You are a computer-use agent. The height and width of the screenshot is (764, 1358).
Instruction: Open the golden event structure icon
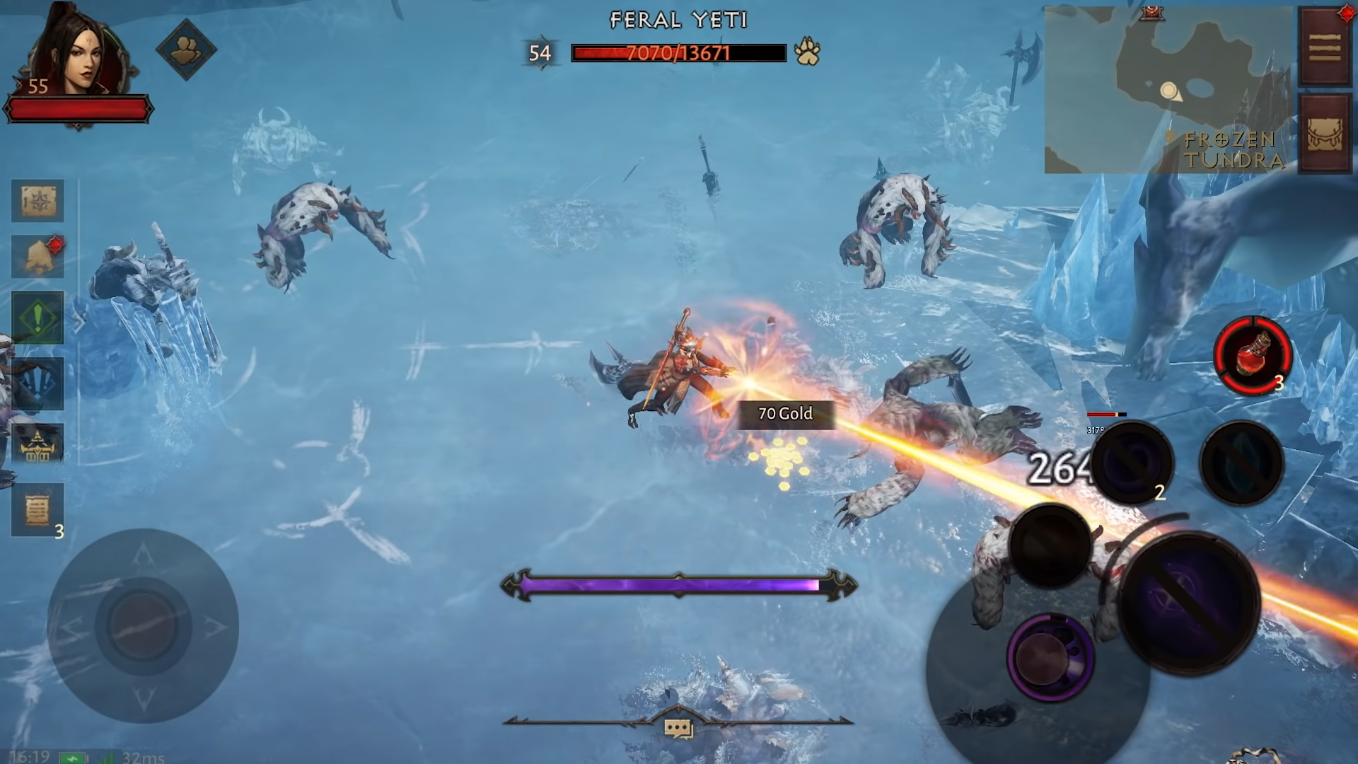tap(37, 444)
